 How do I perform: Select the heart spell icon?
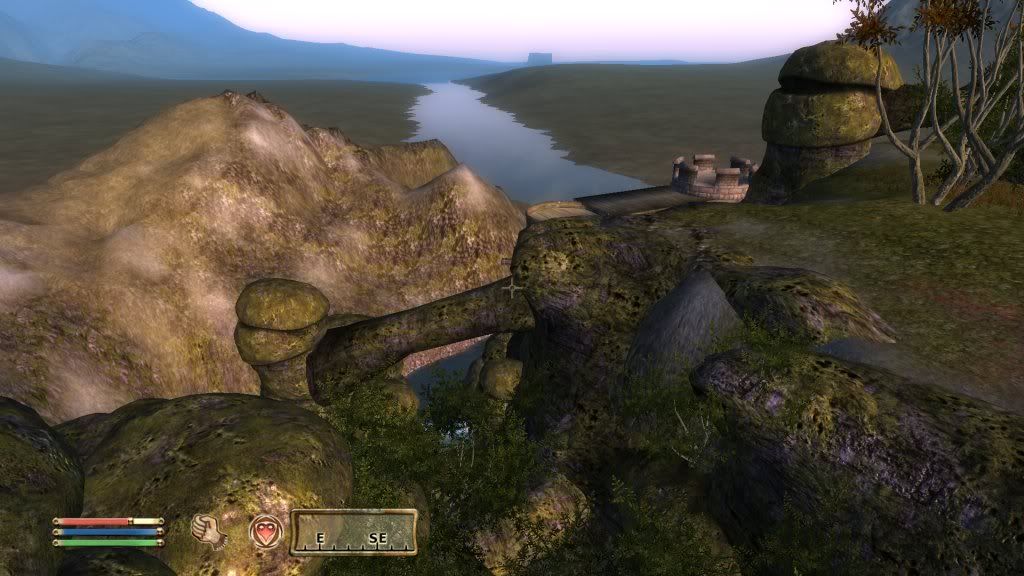tap(266, 531)
